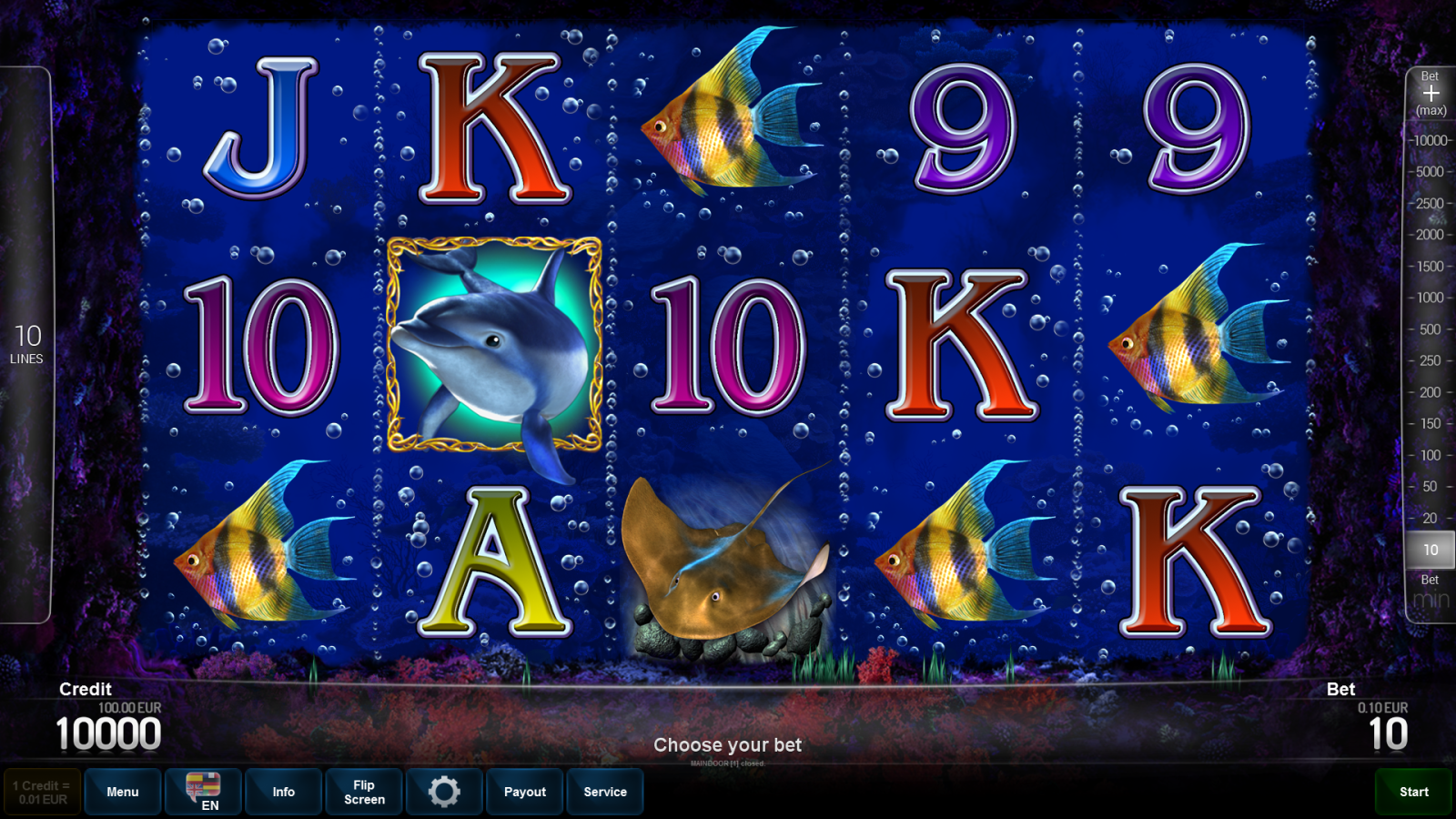The height and width of the screenshot is (819, 1456).
Task: Open the language selector flag icon
Action: pos(202,790)
